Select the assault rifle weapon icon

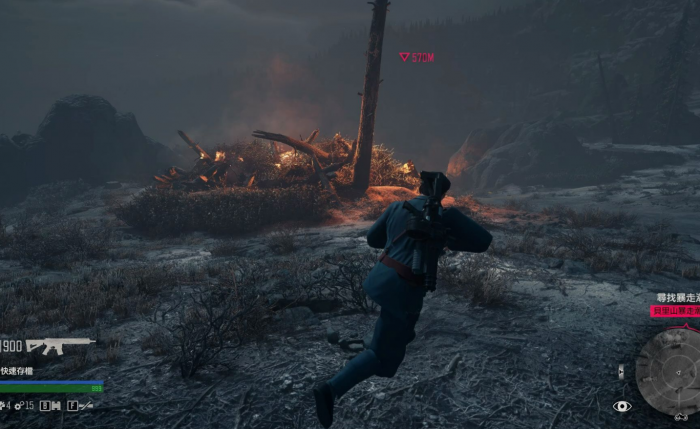(59, 346)
